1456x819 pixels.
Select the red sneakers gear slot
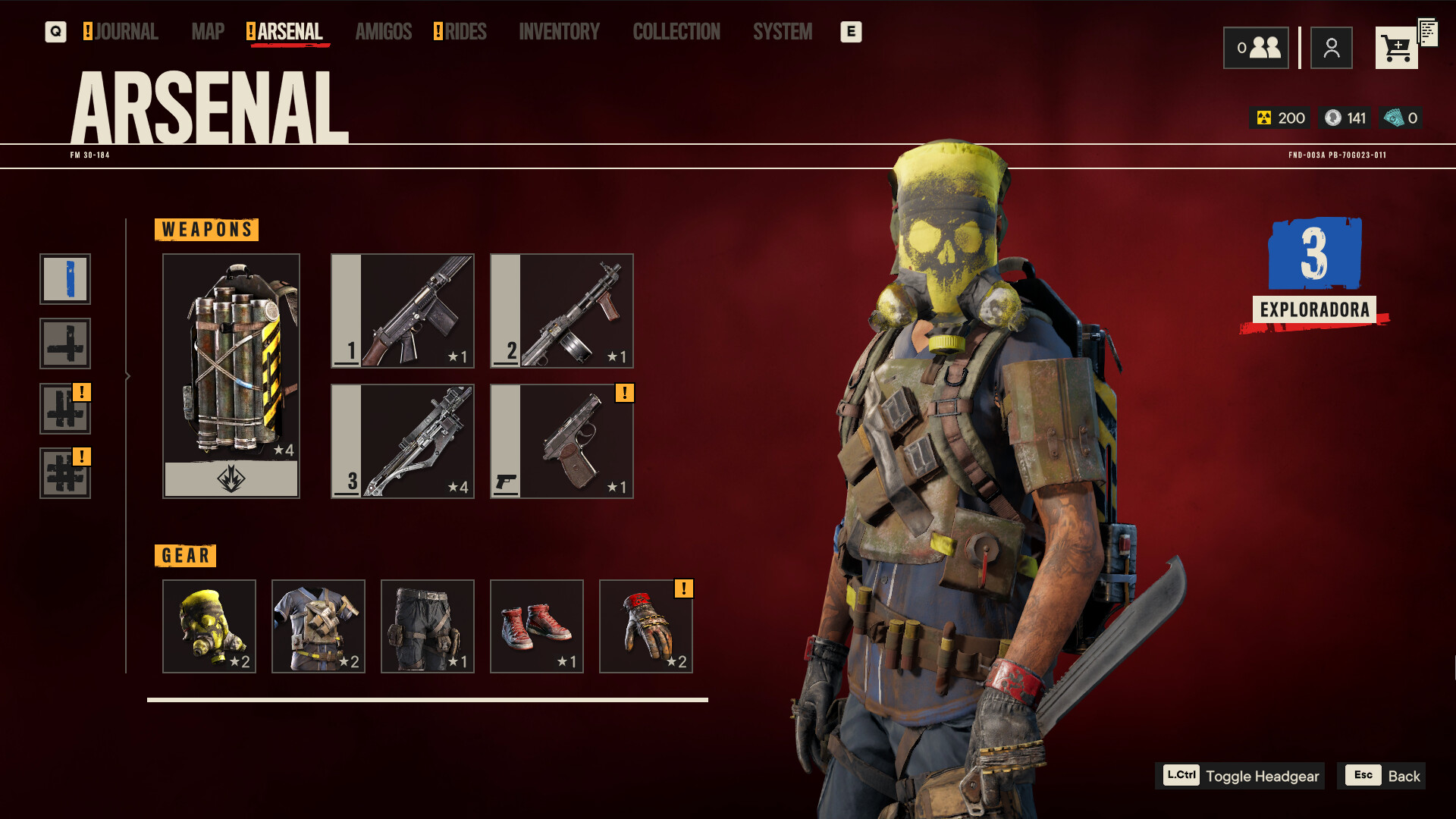(537, 626)
